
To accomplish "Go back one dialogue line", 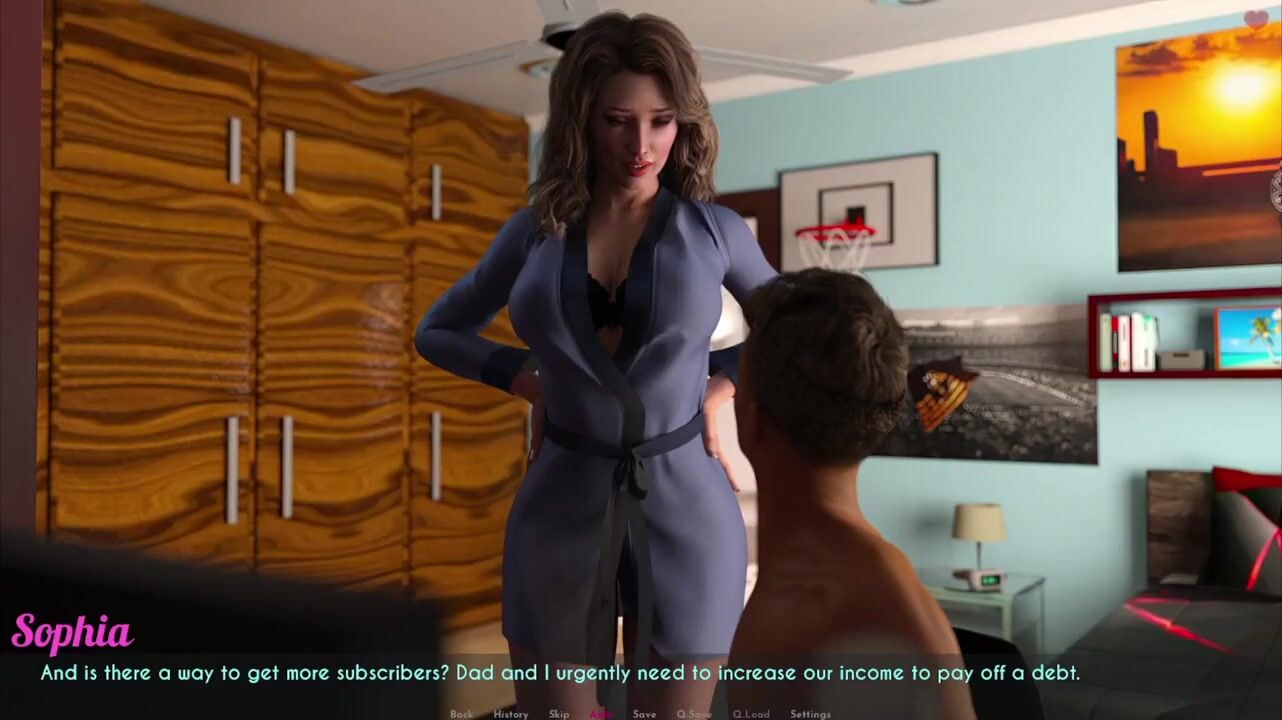I will (x=461, y=714).
